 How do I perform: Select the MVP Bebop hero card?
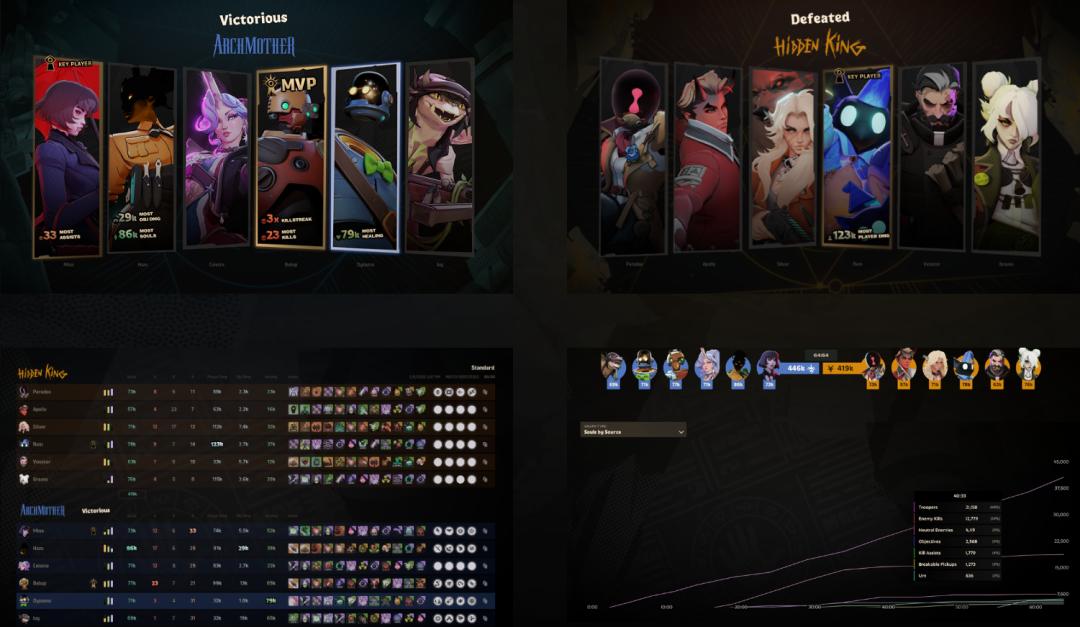pyautogui.click(x=291, y=158)
